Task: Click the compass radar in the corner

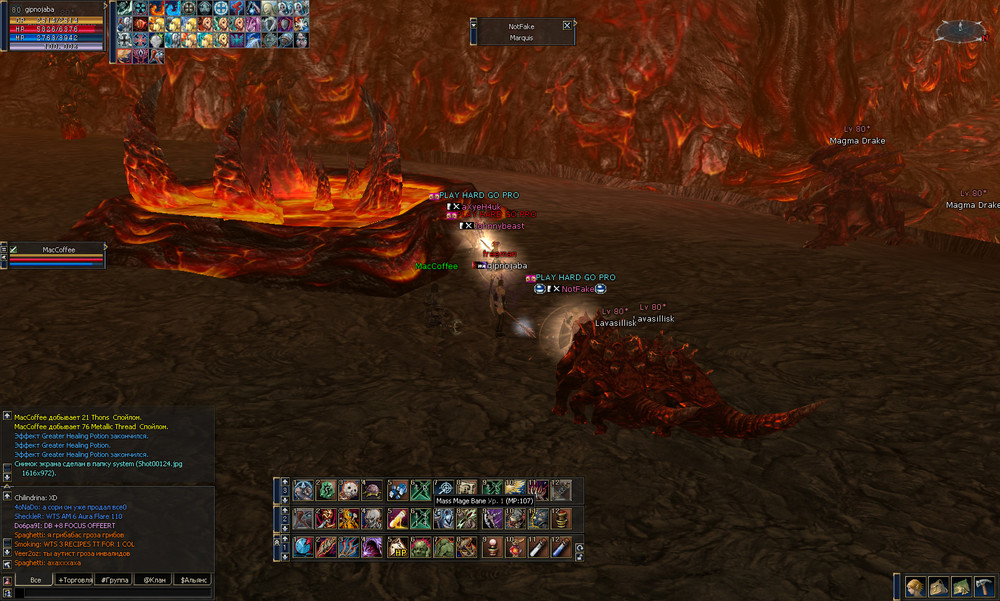Action: 963,32
